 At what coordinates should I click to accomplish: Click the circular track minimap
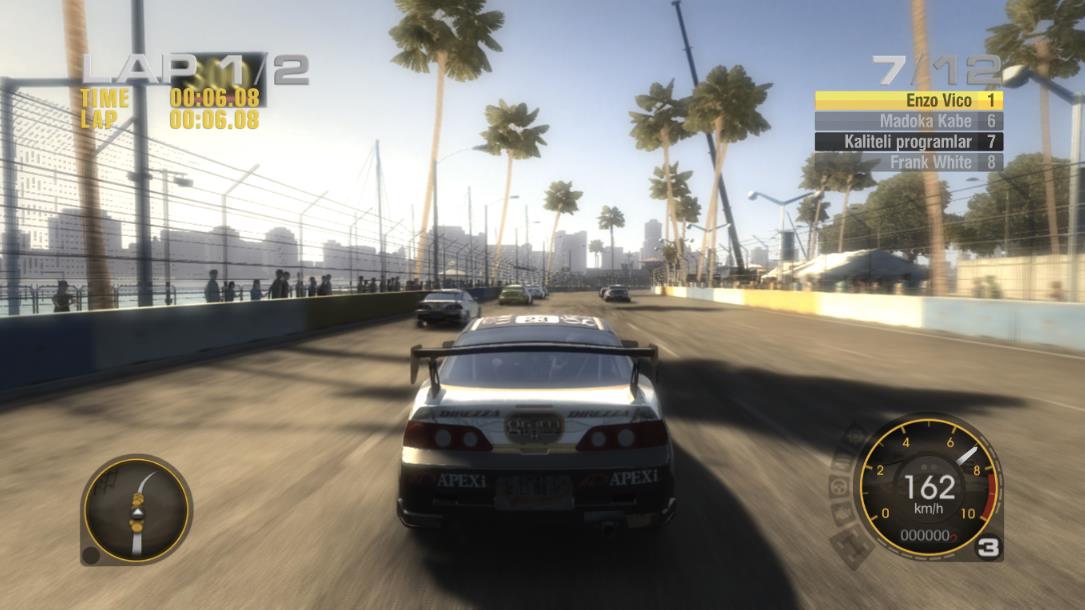(136, 508)
